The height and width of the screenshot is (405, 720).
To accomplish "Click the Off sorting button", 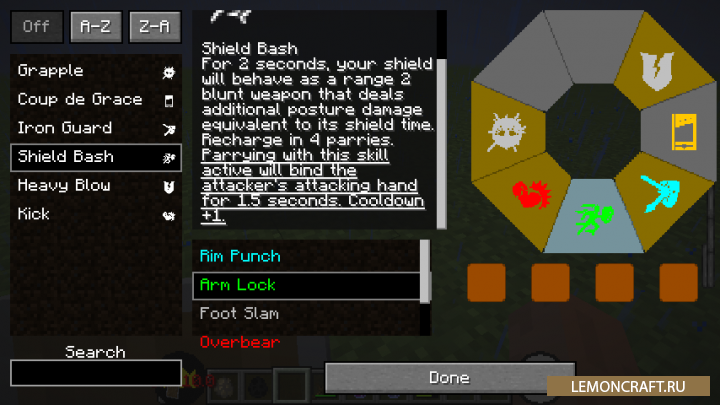I will point(37,27).
